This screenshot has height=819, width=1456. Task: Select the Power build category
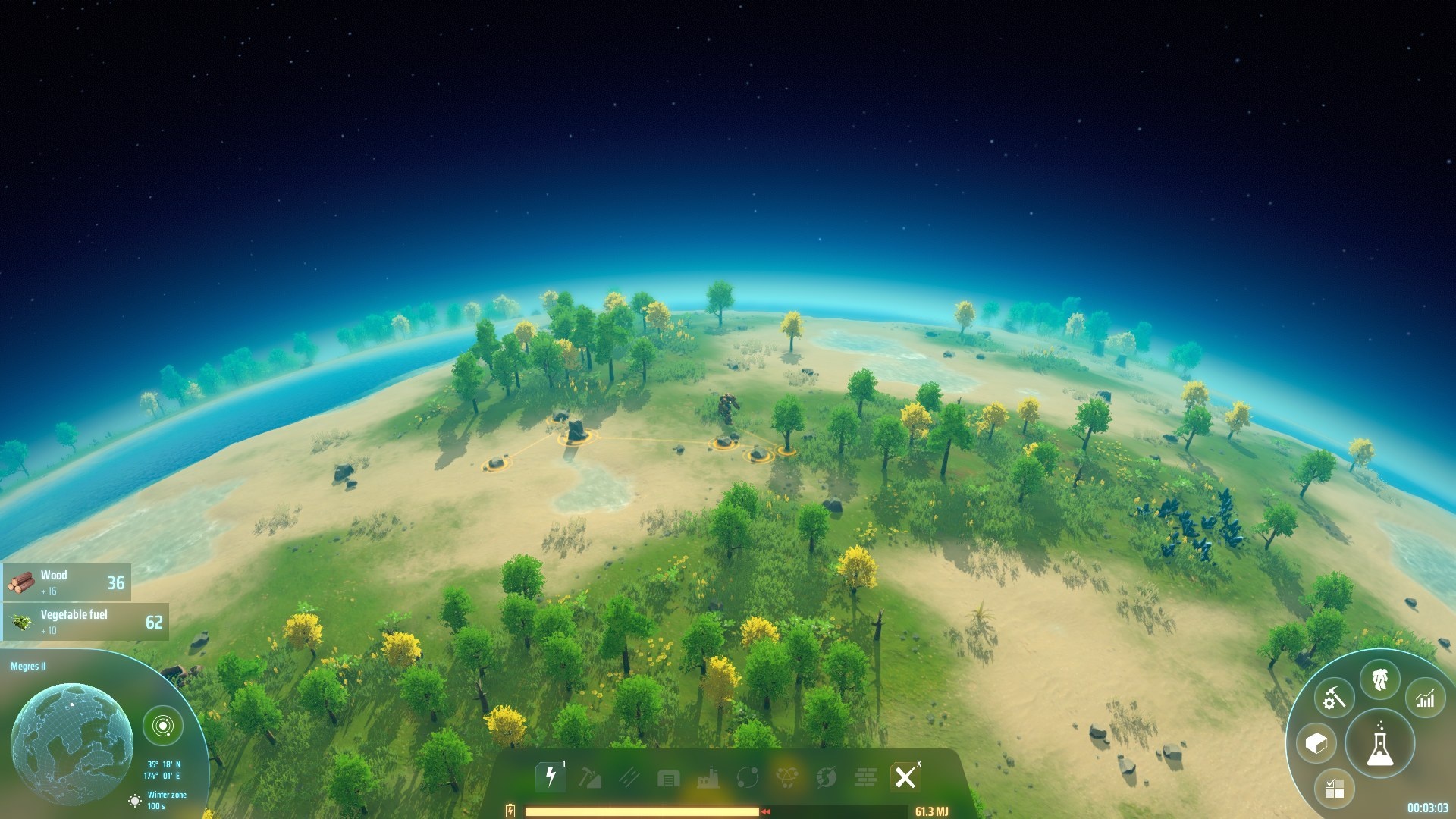[551, 777]
